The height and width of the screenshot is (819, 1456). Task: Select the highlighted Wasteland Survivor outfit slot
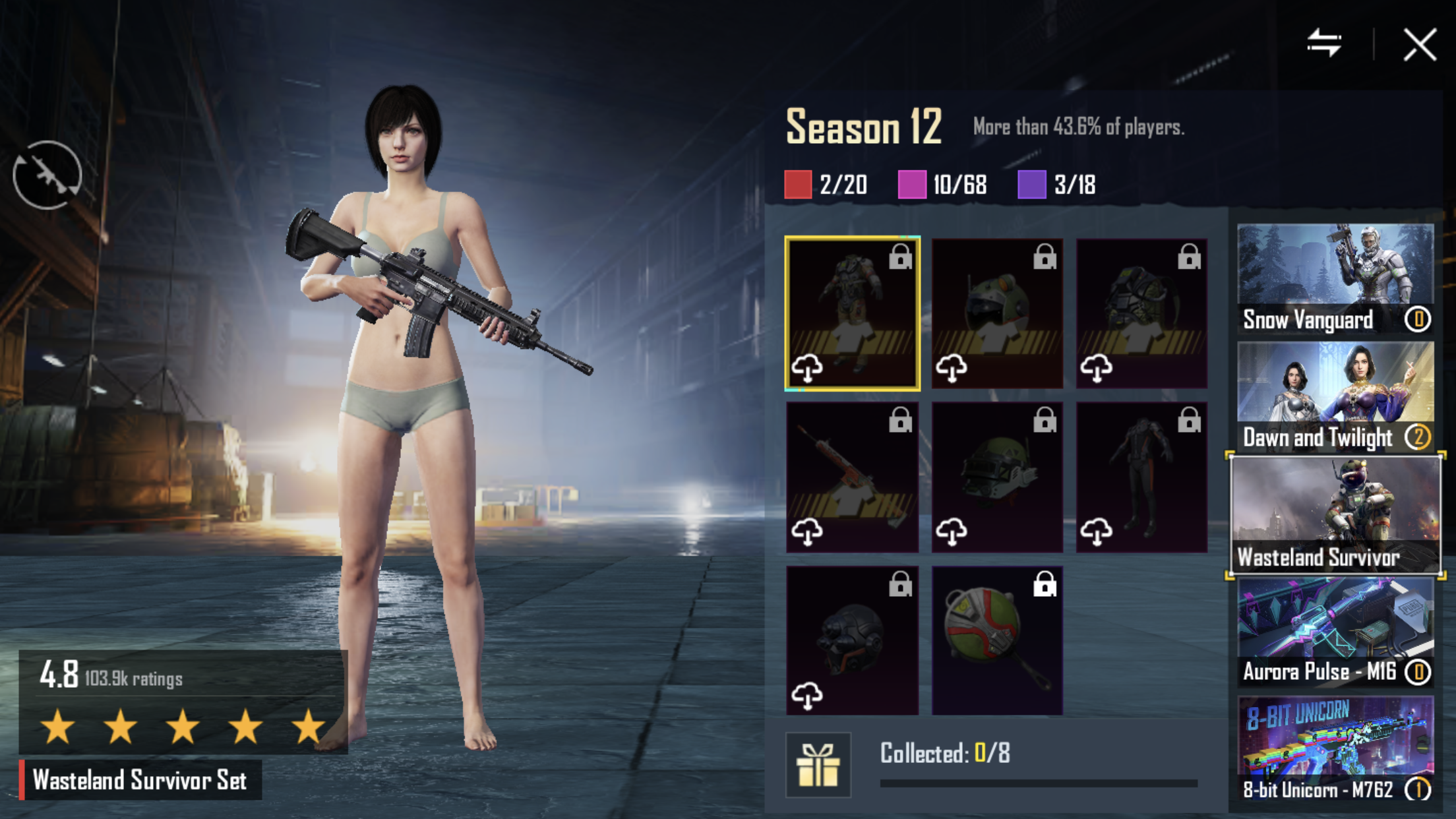coord(852,313)
